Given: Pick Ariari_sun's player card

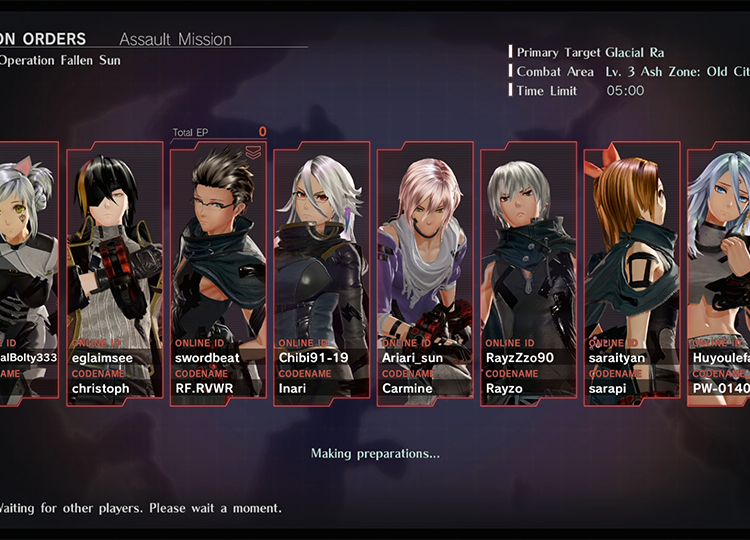Looking at the screenshot, I should click(x=424, y=273).
